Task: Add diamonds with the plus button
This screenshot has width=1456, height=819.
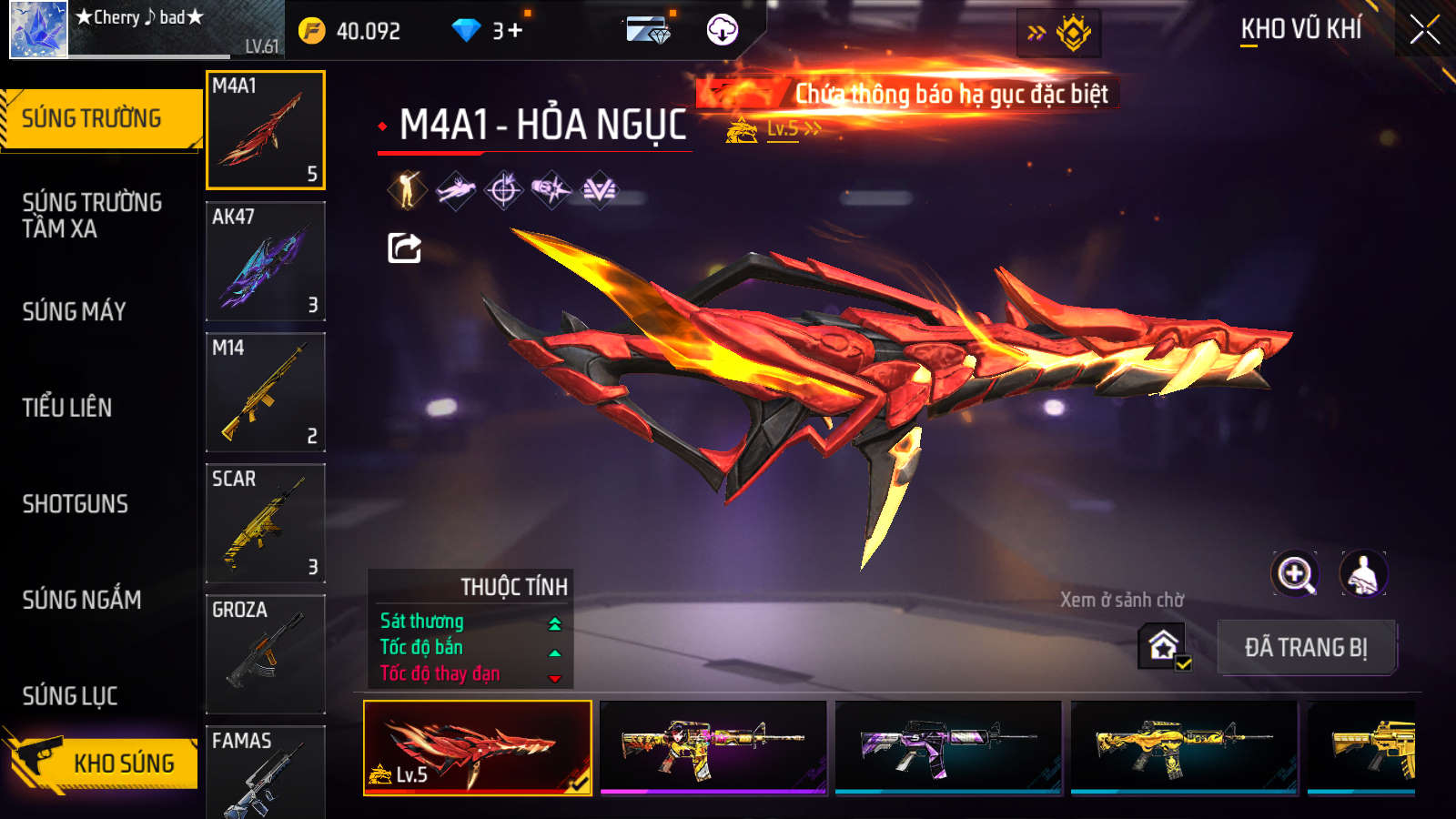Action: pos(515,31)
